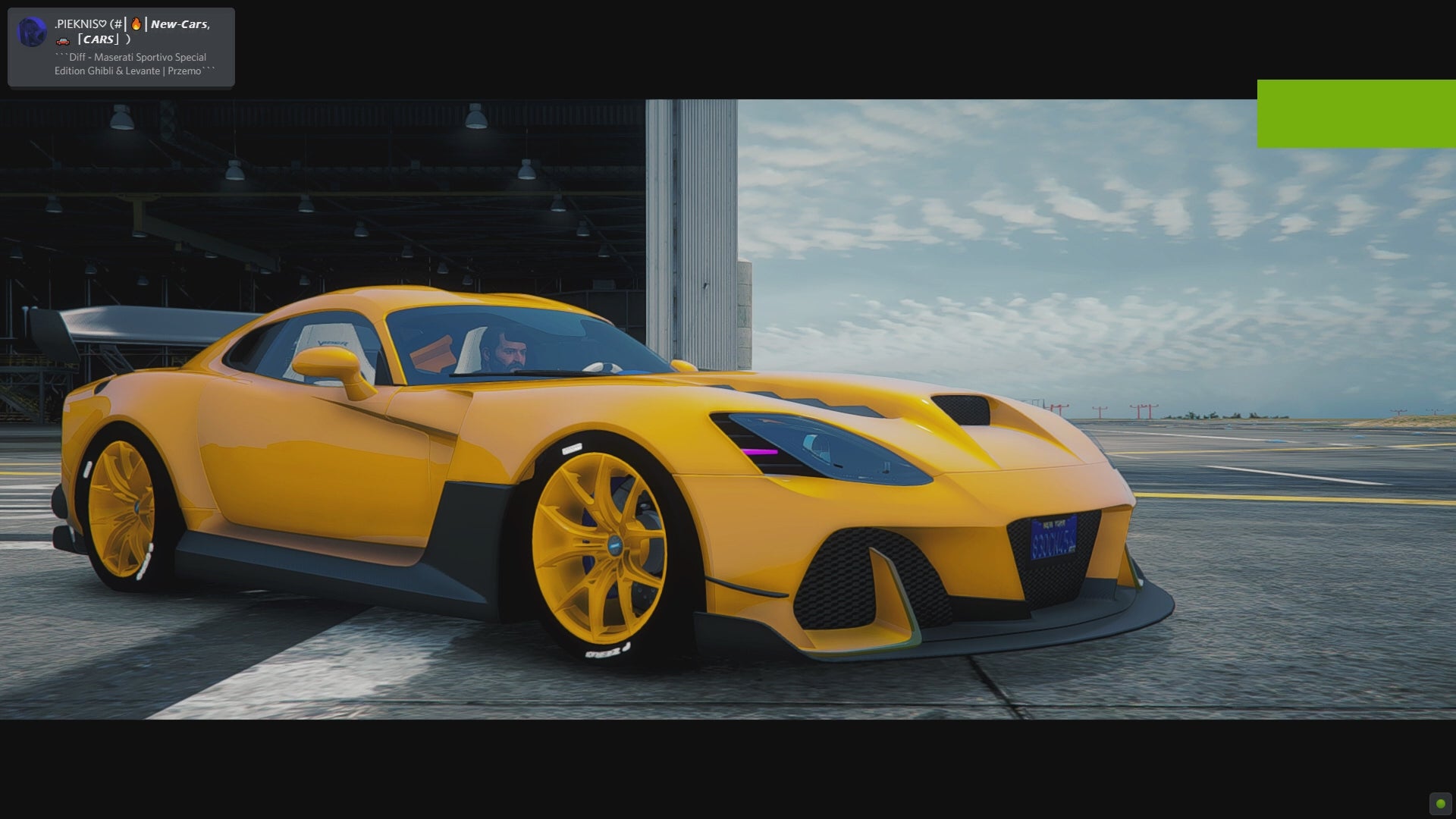Open the New-Cars channel notification
The image size is (1456, 819).
(x=179, y=24)
